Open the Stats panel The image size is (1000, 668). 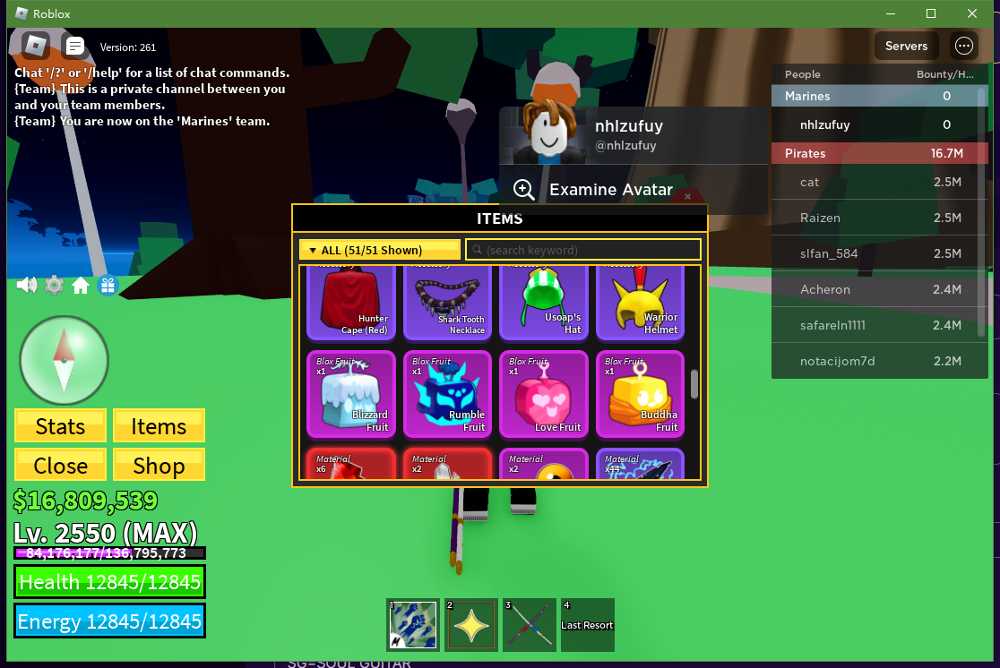click(x=60, y=426)
